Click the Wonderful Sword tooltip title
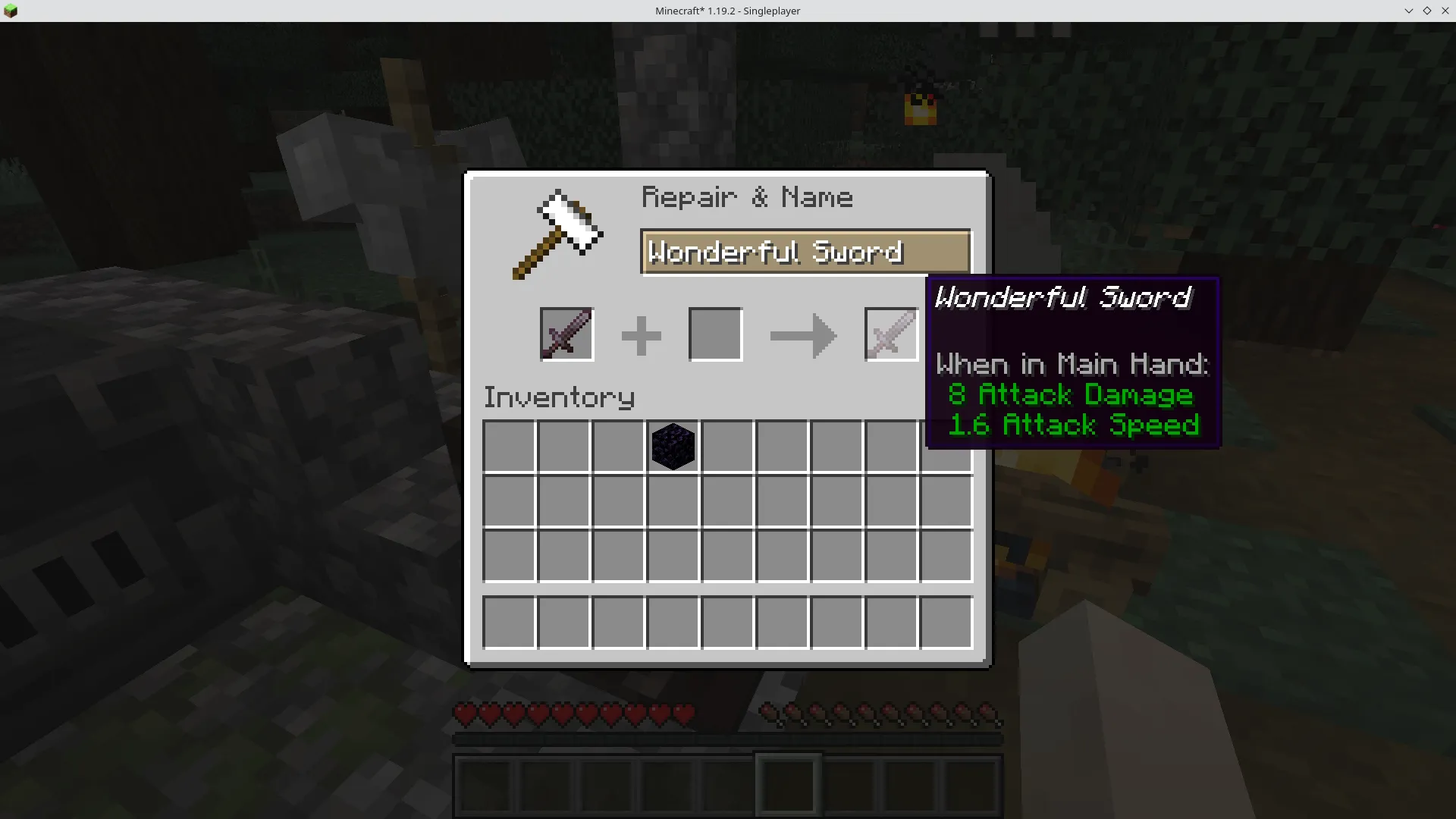The width and height of the screenshot is (1456, 819). 1063,298
